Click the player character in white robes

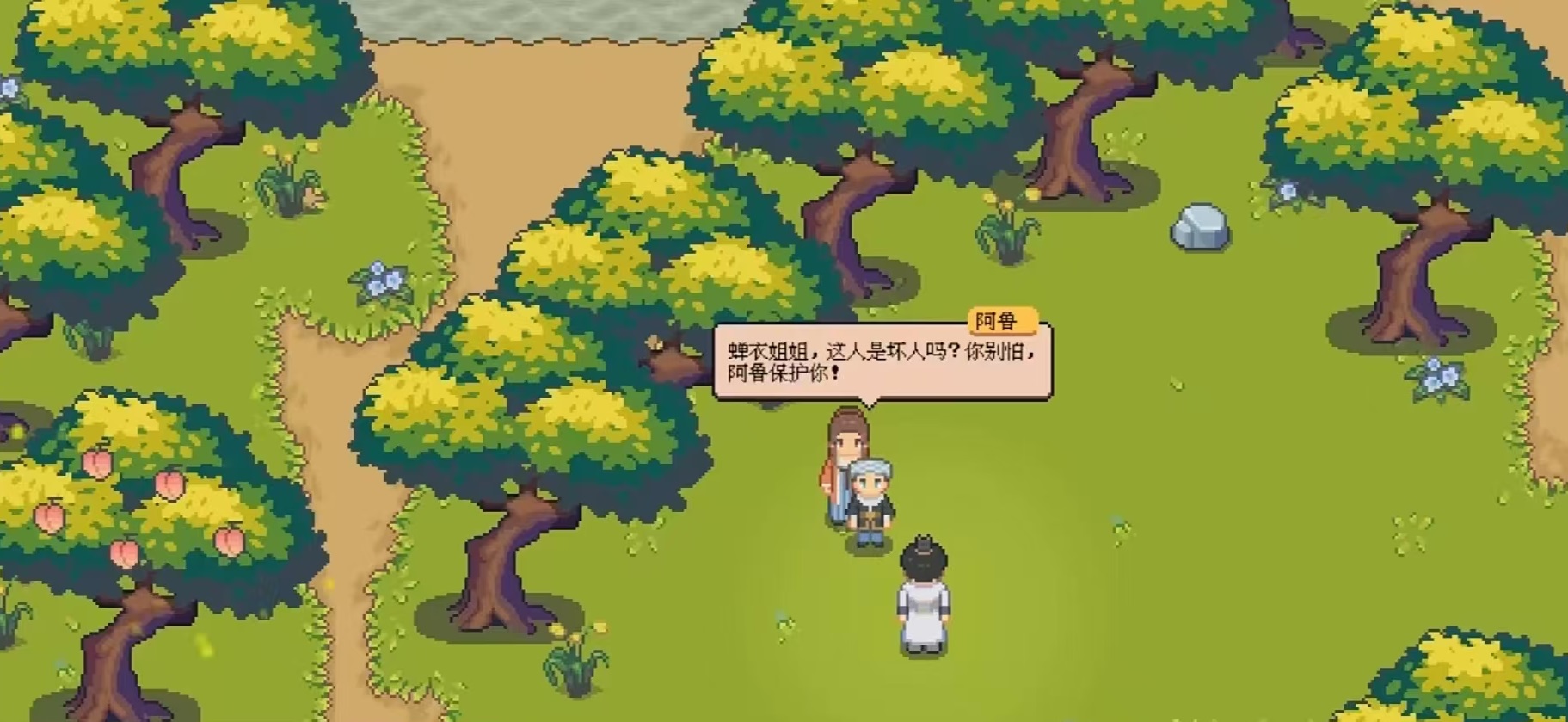pos(924,602)
